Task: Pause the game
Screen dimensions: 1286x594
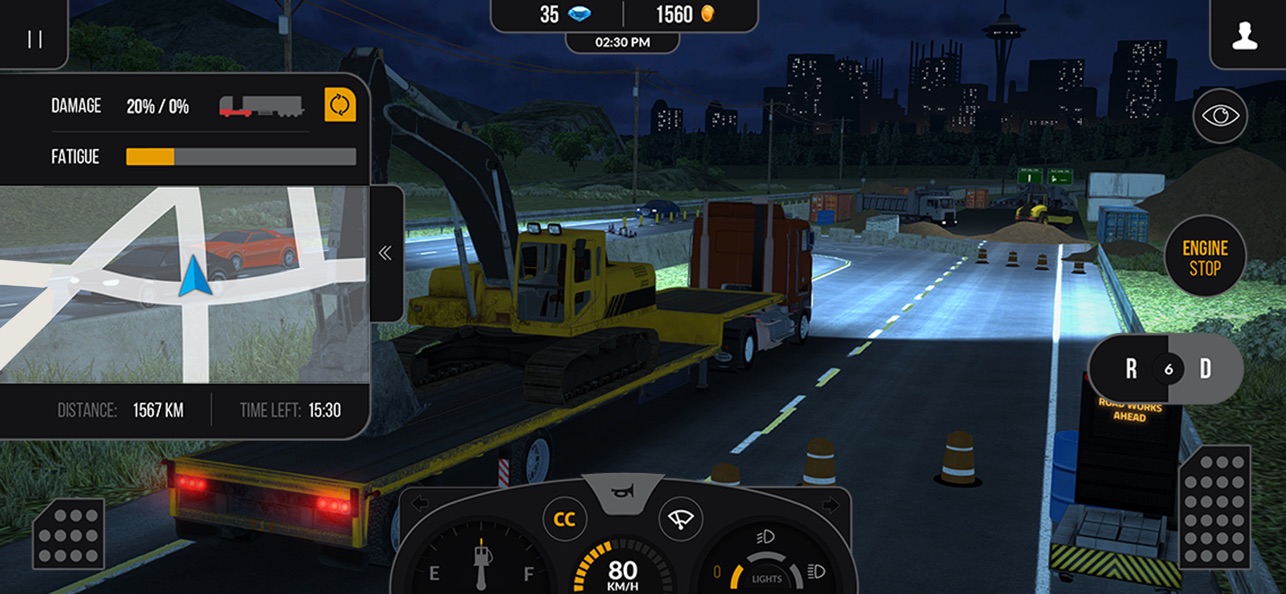Action: point(34,38)
